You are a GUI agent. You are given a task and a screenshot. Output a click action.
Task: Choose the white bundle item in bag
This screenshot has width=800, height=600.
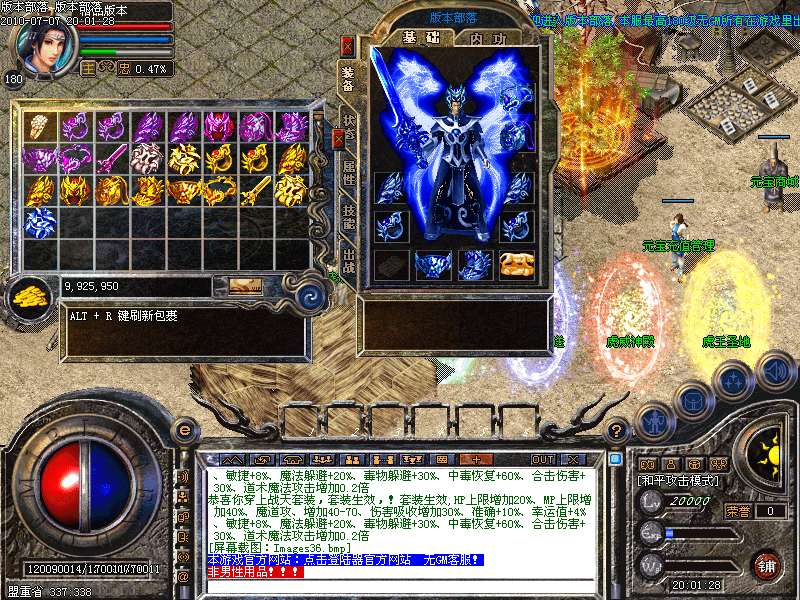(x=38, y=126)
